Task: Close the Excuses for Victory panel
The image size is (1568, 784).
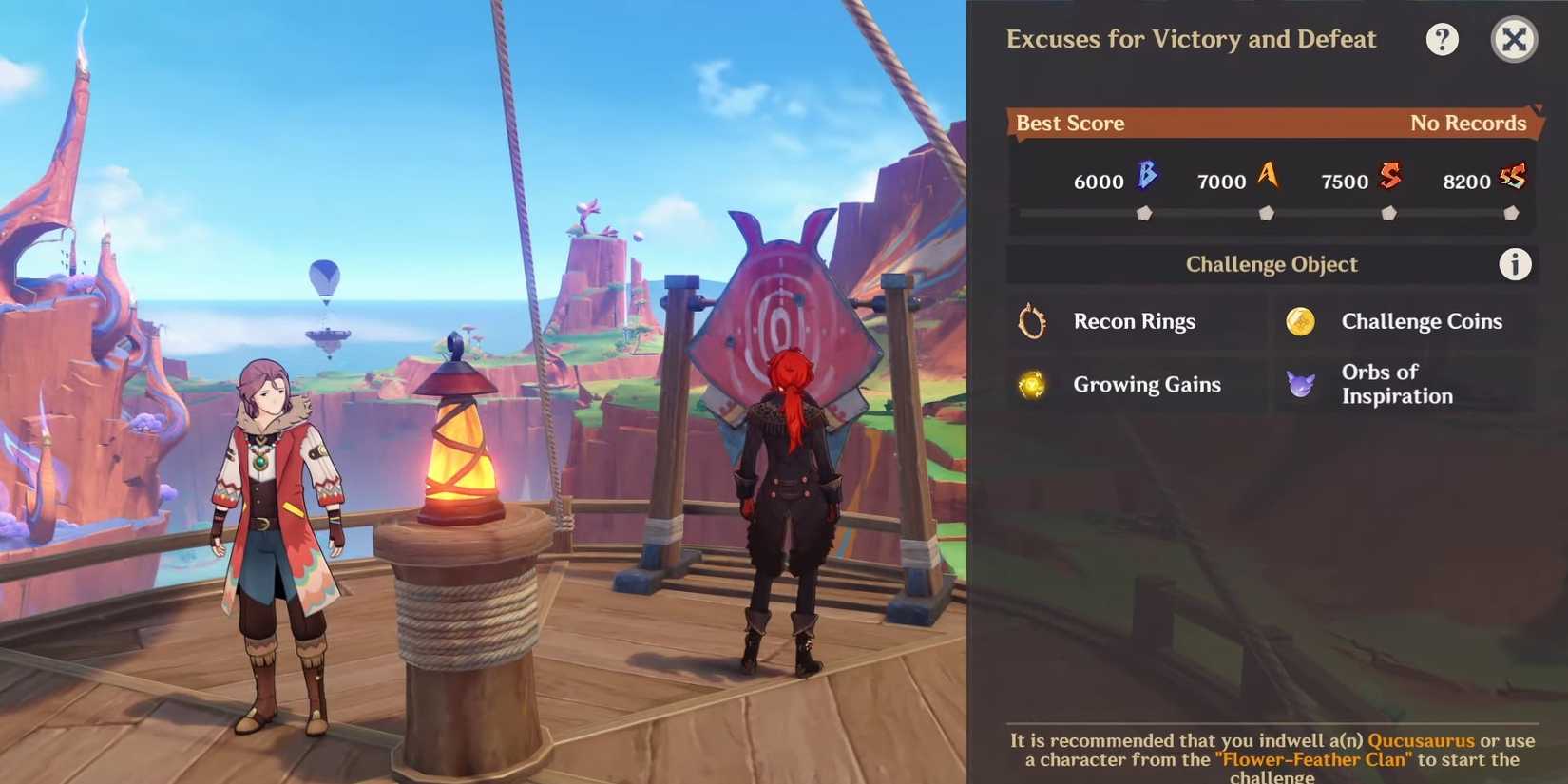Action: (1514, 39)
